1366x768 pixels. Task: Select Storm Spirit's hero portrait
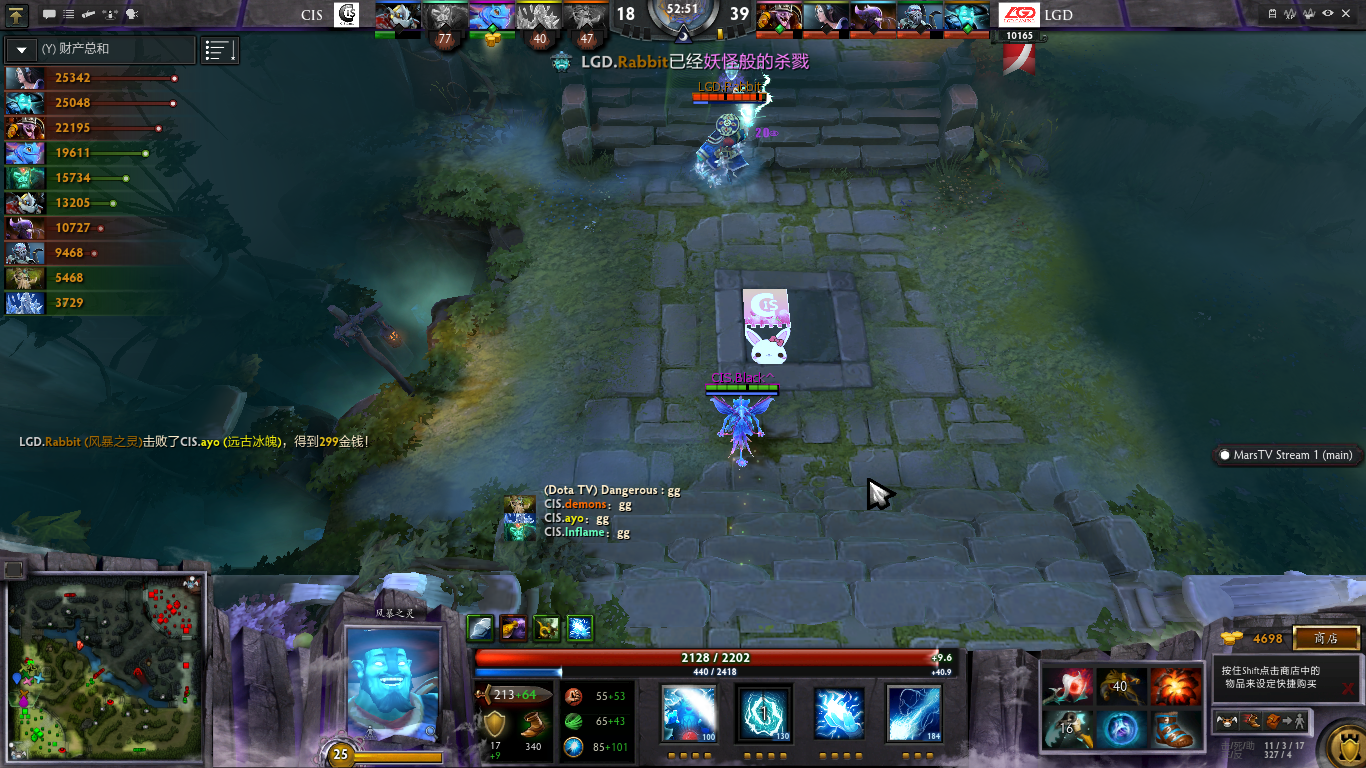coord(392,686)
